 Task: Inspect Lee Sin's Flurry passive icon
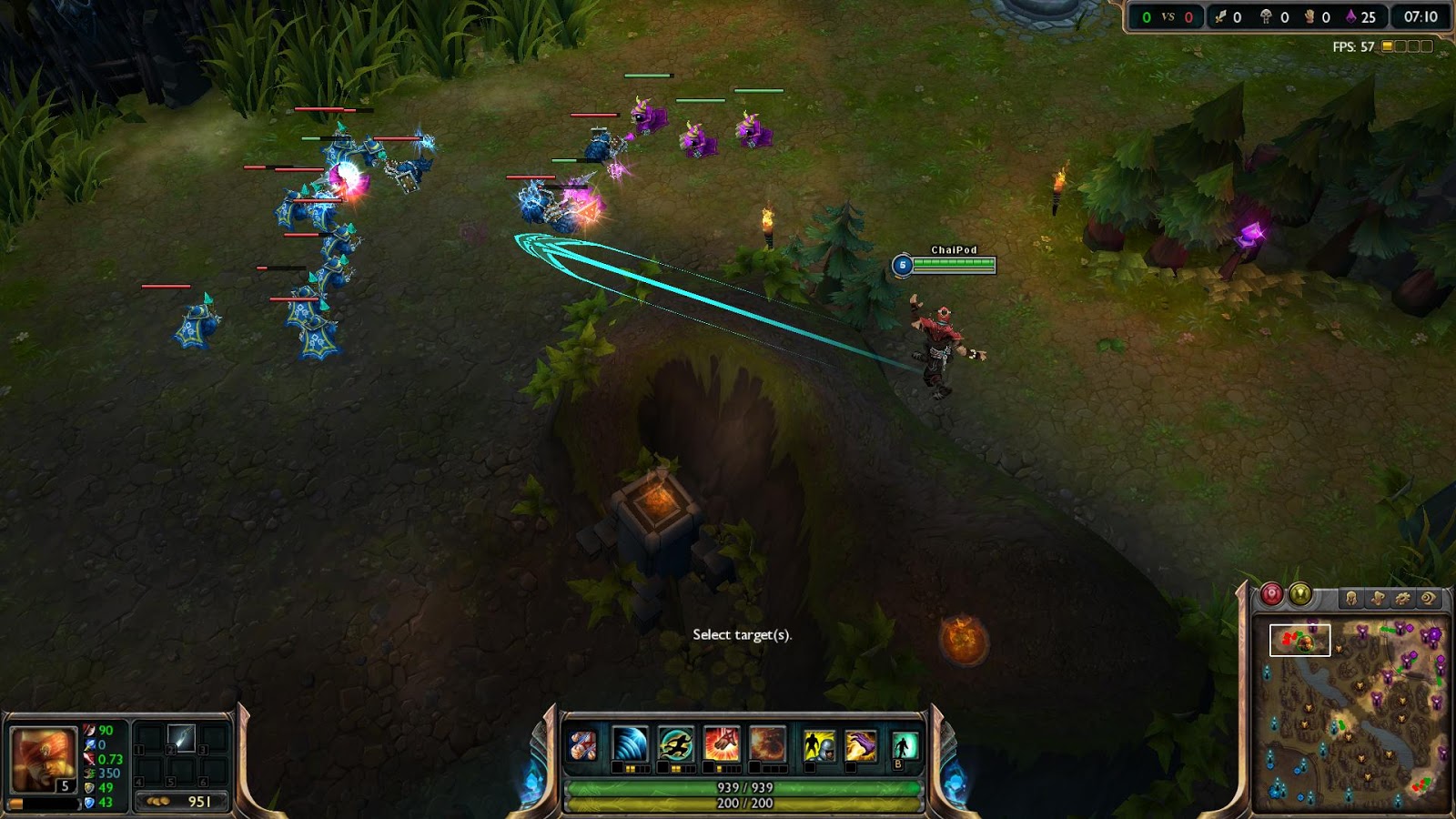(x=582, y=743)
